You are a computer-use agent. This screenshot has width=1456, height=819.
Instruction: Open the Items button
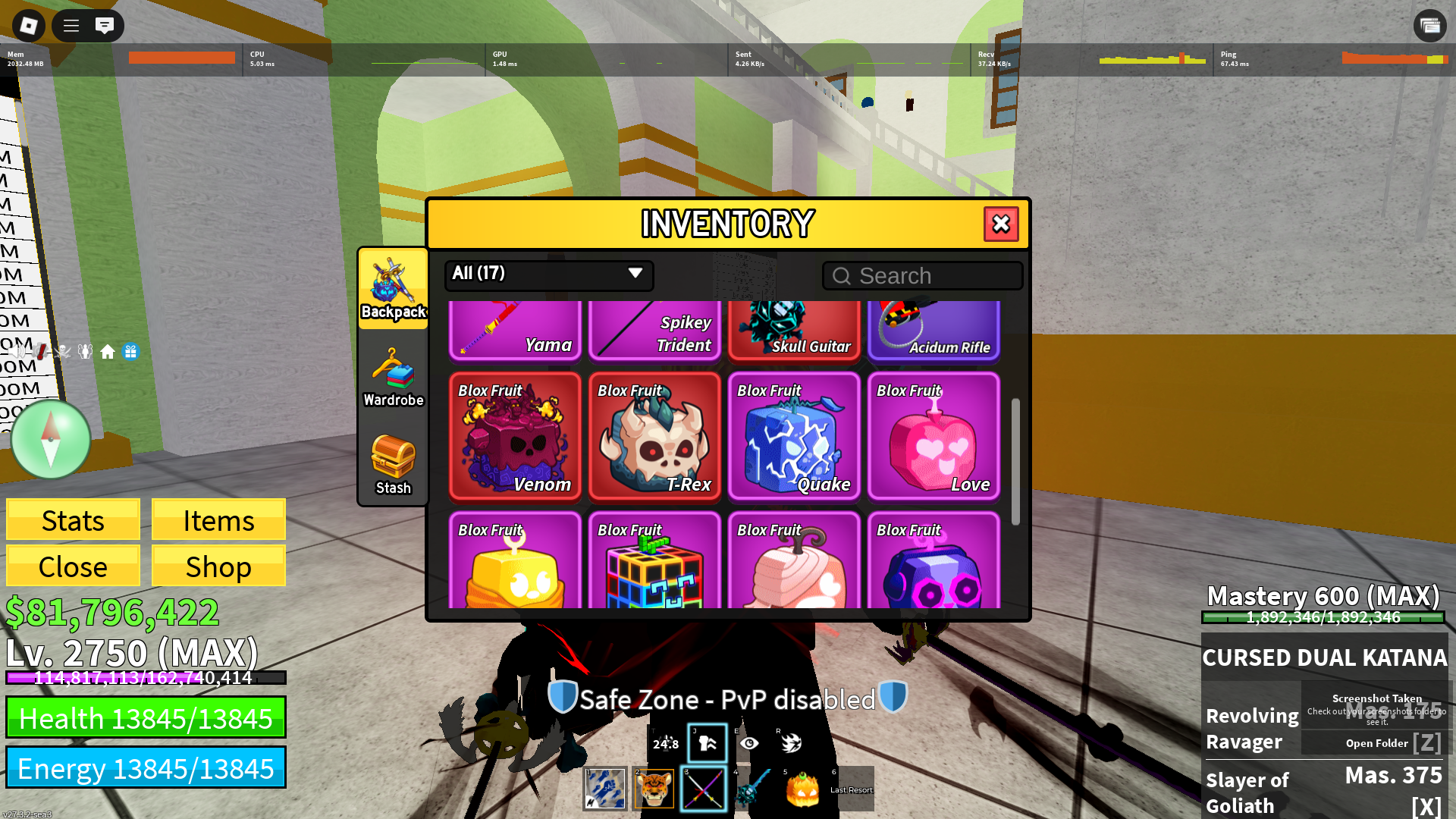pyautogui.click(x=218, y=520)
